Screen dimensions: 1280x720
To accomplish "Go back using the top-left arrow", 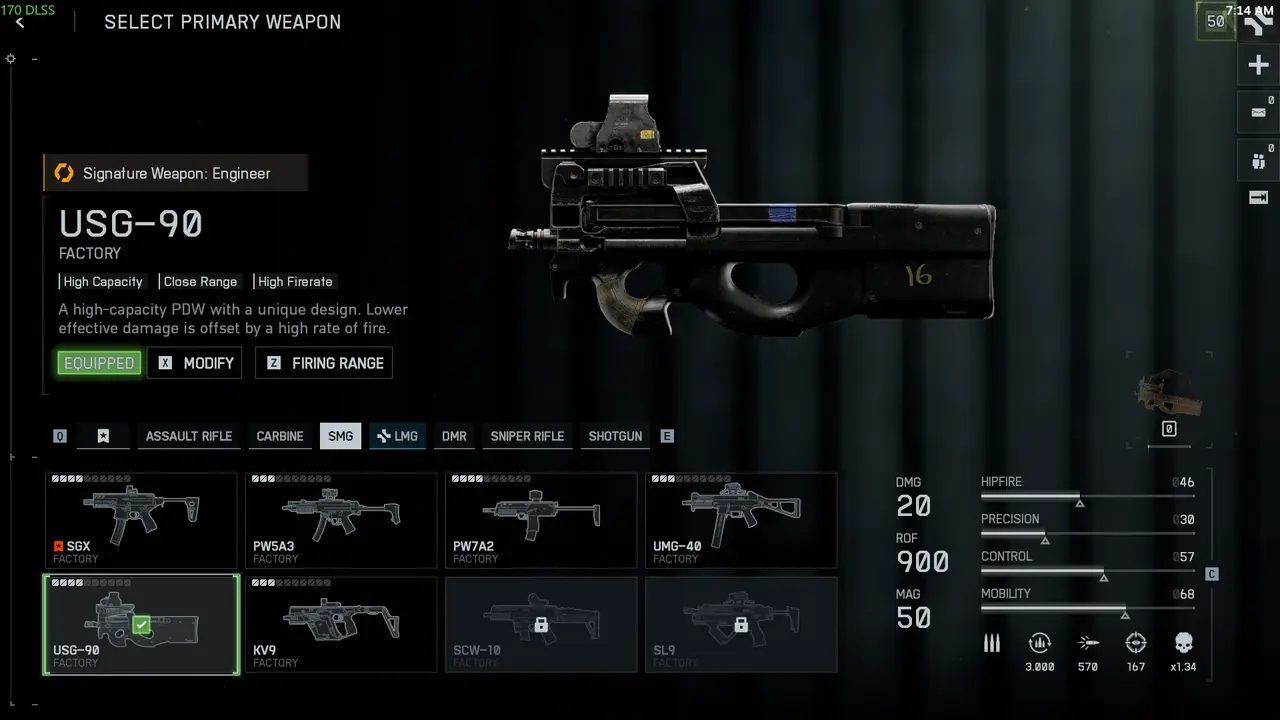I will 20,23.
